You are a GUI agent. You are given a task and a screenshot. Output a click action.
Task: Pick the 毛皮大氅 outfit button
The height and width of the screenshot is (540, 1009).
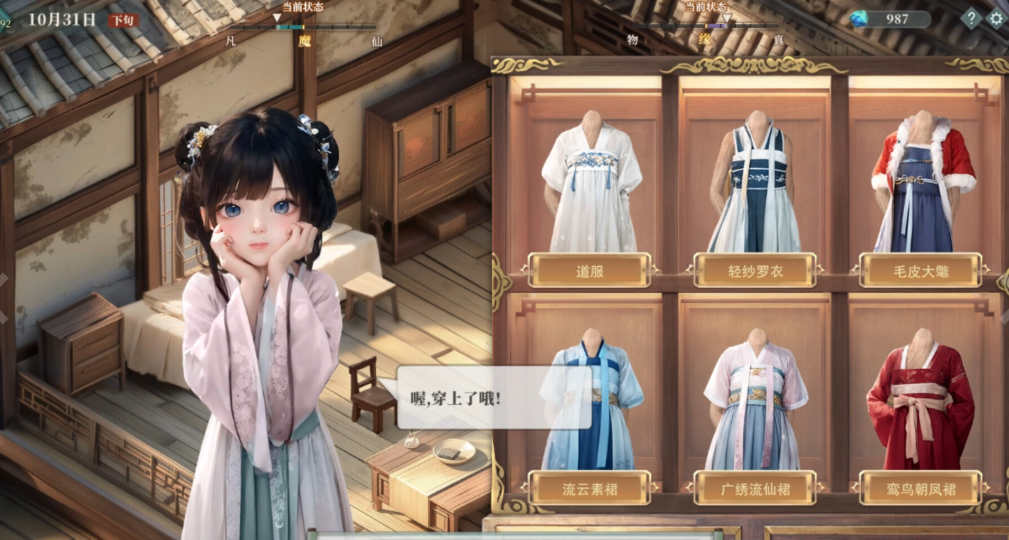coord(921,270)
